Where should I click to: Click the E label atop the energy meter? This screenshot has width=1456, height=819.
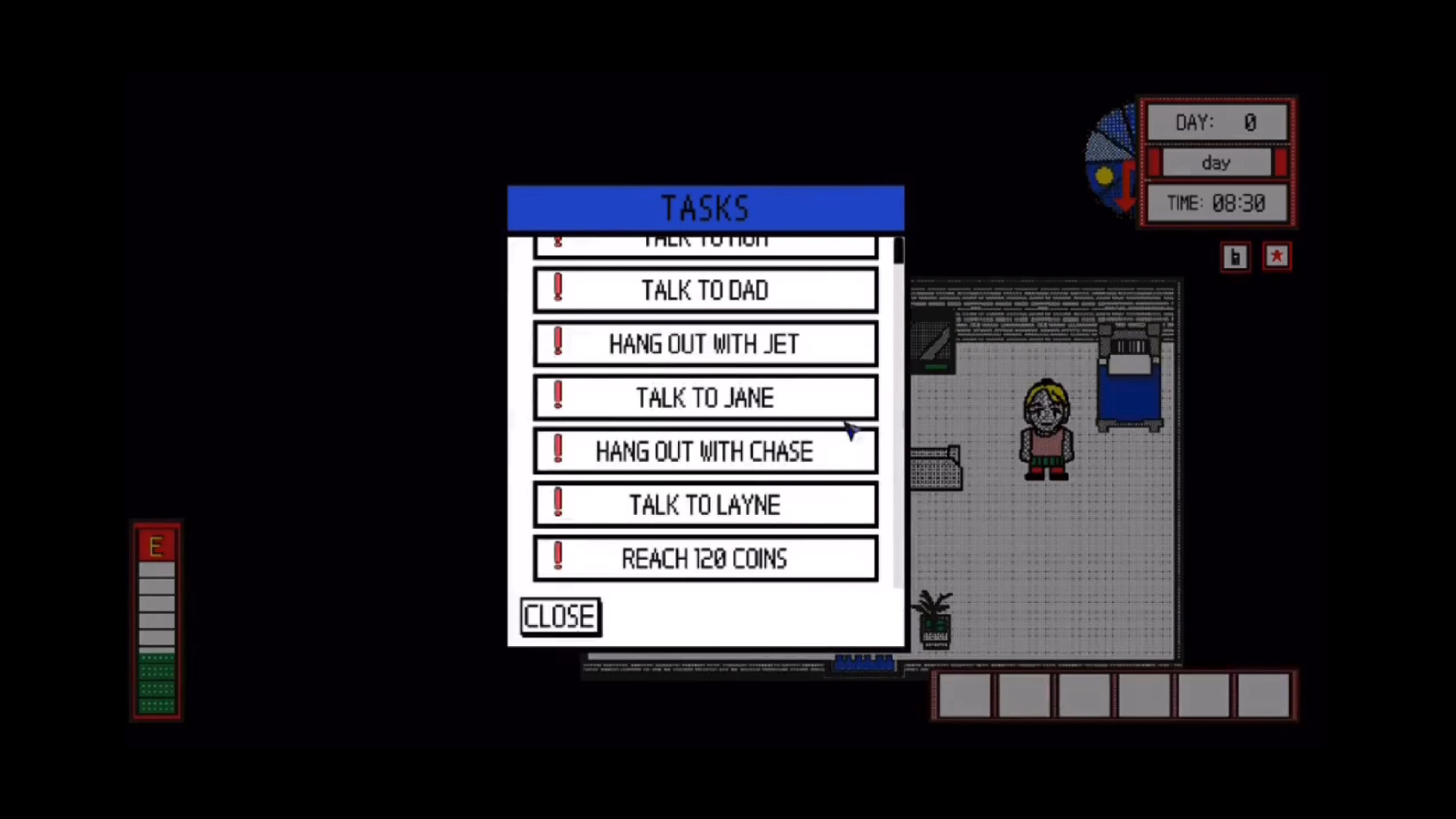tap(156, 544)
